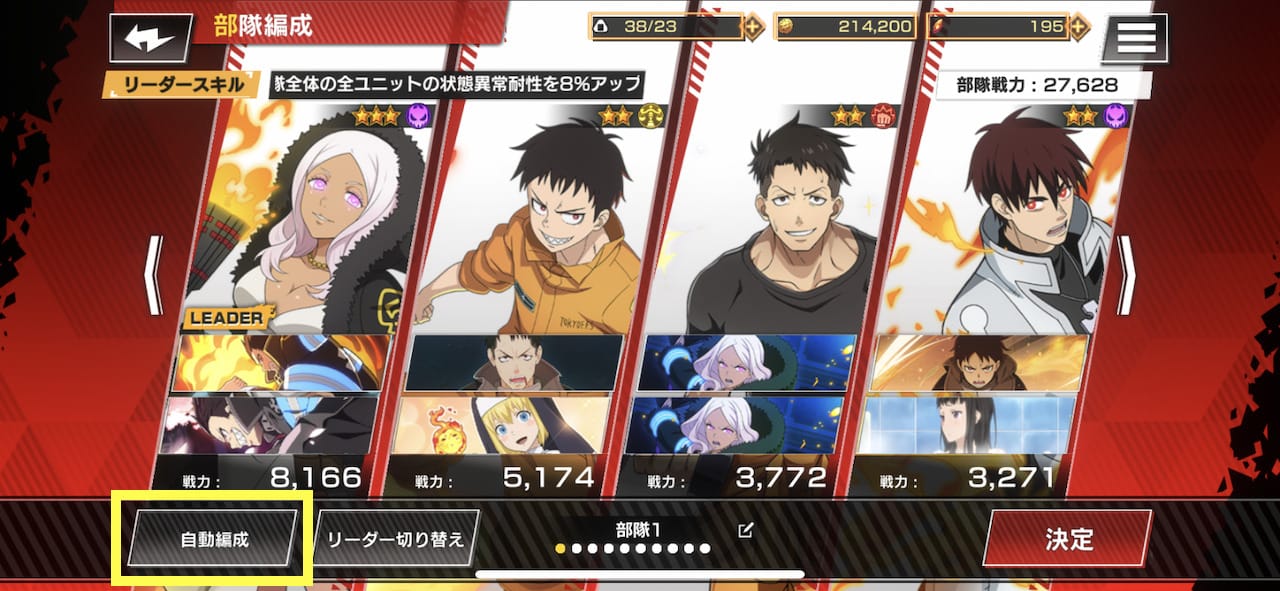Add stamina with the 38/23 plus button
Image resolution: width=1280 pixels, height=591 pixels.
(754, 27)
